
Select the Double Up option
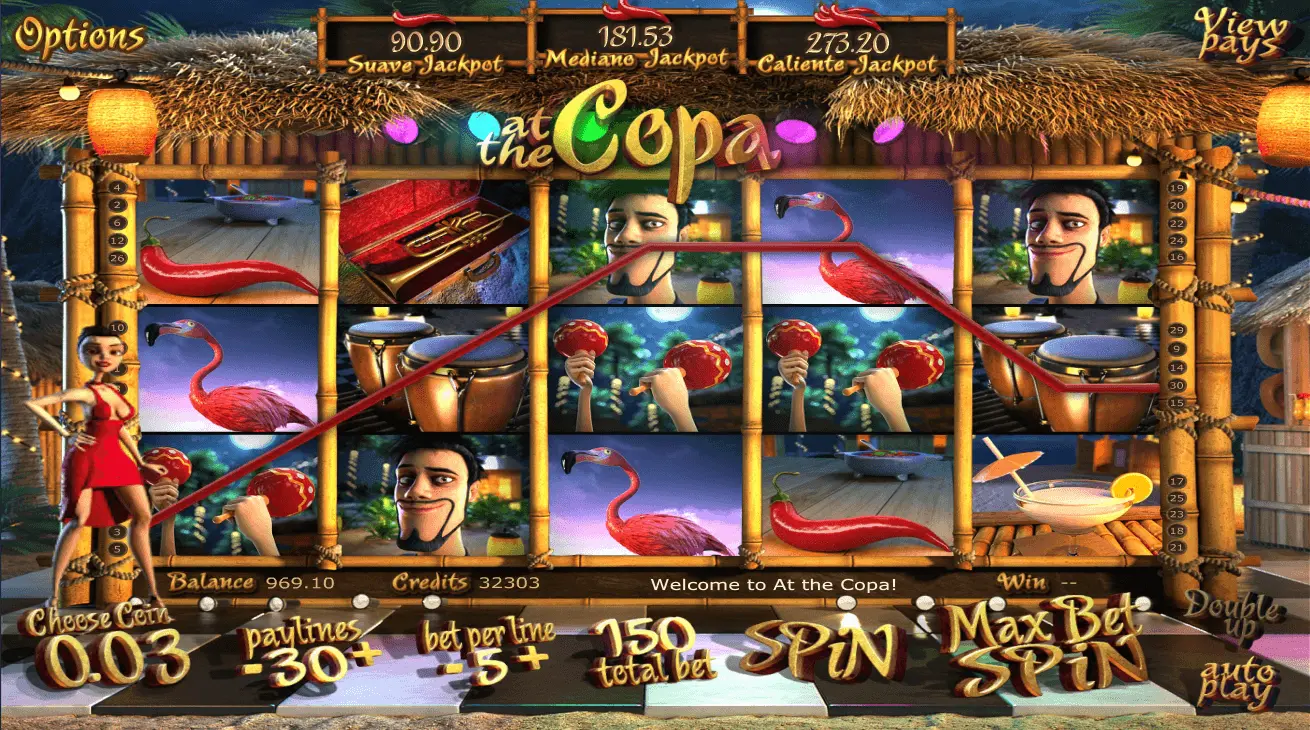1232,614
